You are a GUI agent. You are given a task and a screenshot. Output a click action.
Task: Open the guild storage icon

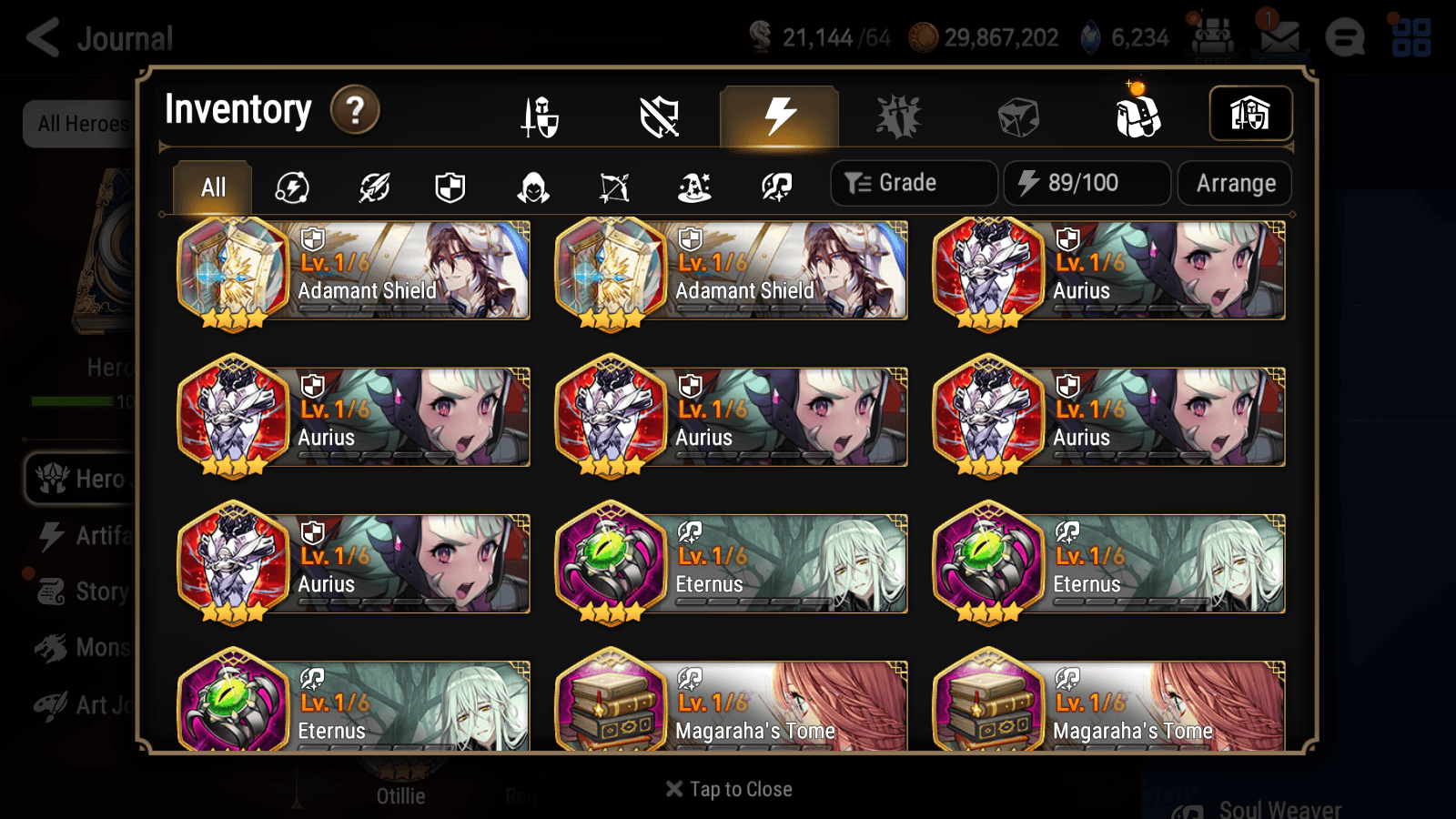1250,113
